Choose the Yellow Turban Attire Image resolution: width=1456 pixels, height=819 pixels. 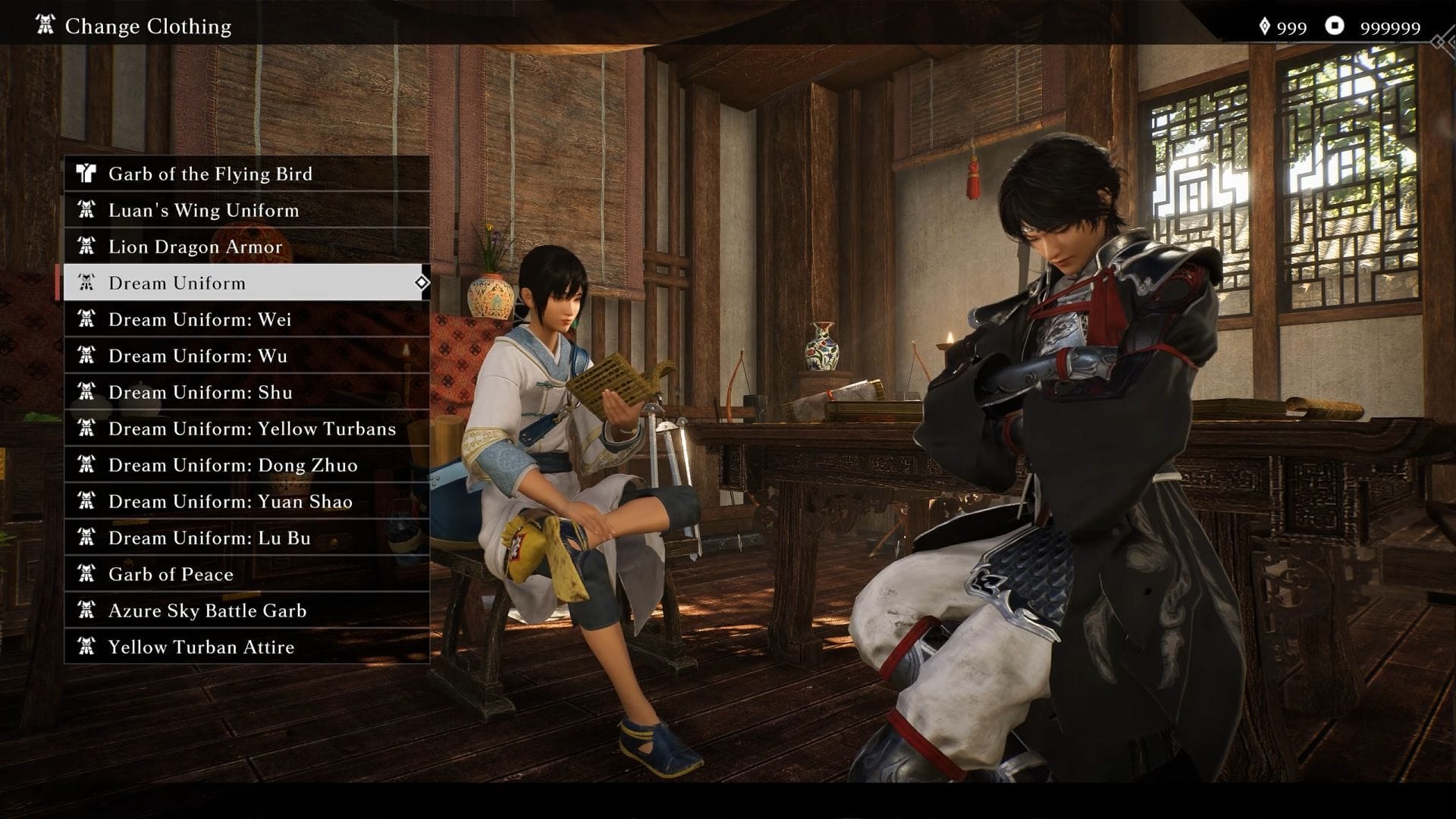pyautogui.click(x=246, y=647)
